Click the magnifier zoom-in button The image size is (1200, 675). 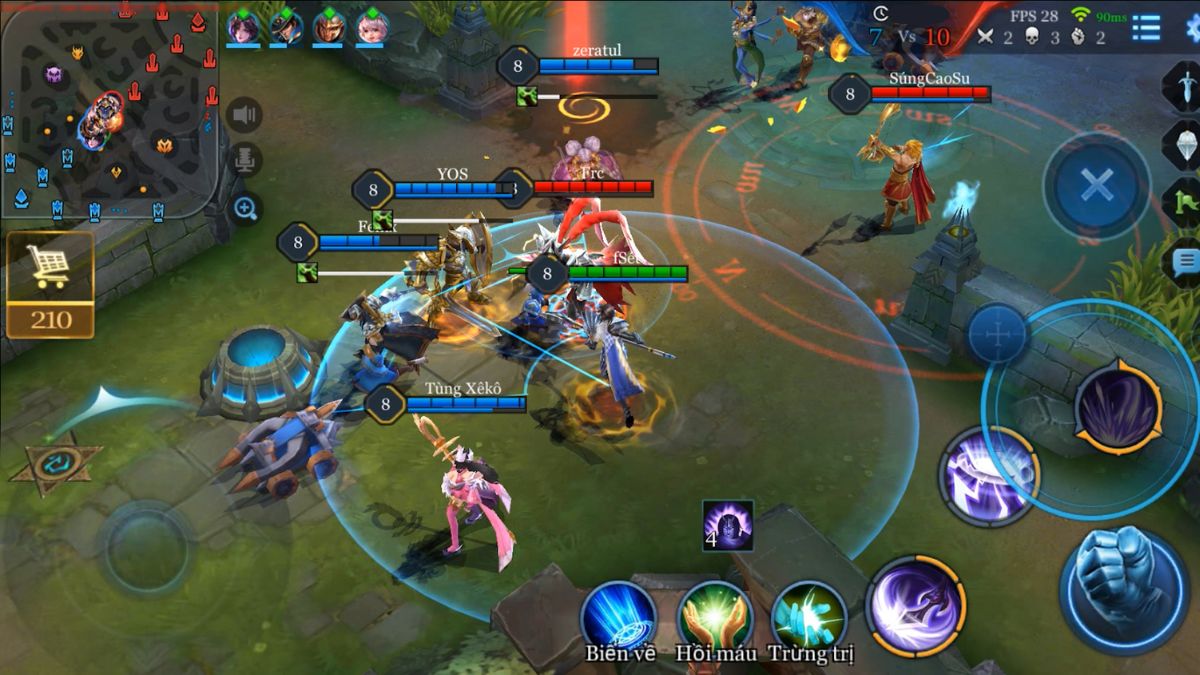click(245, 208)
